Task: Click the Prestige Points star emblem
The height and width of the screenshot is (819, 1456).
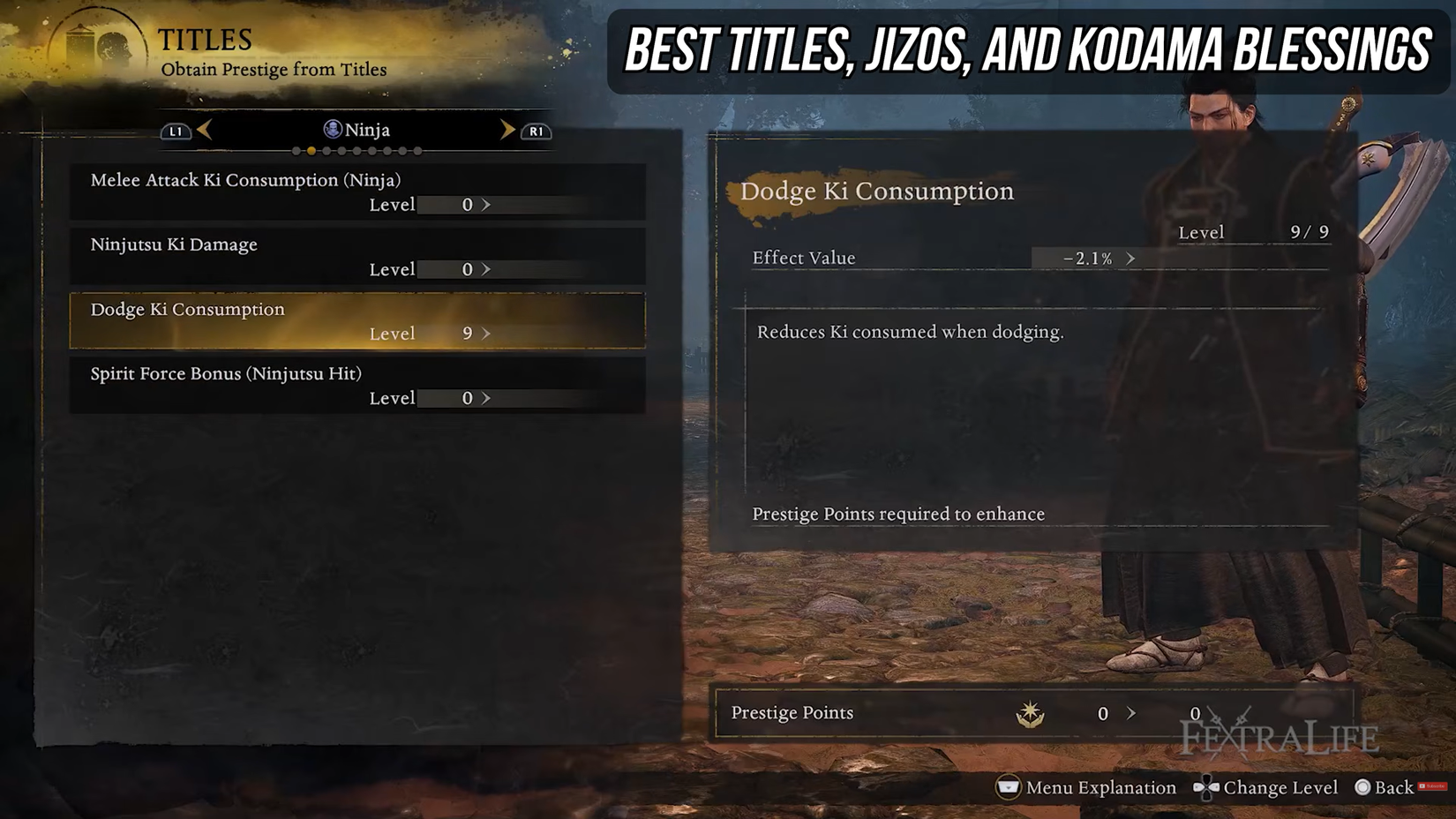Action: 1028,713
